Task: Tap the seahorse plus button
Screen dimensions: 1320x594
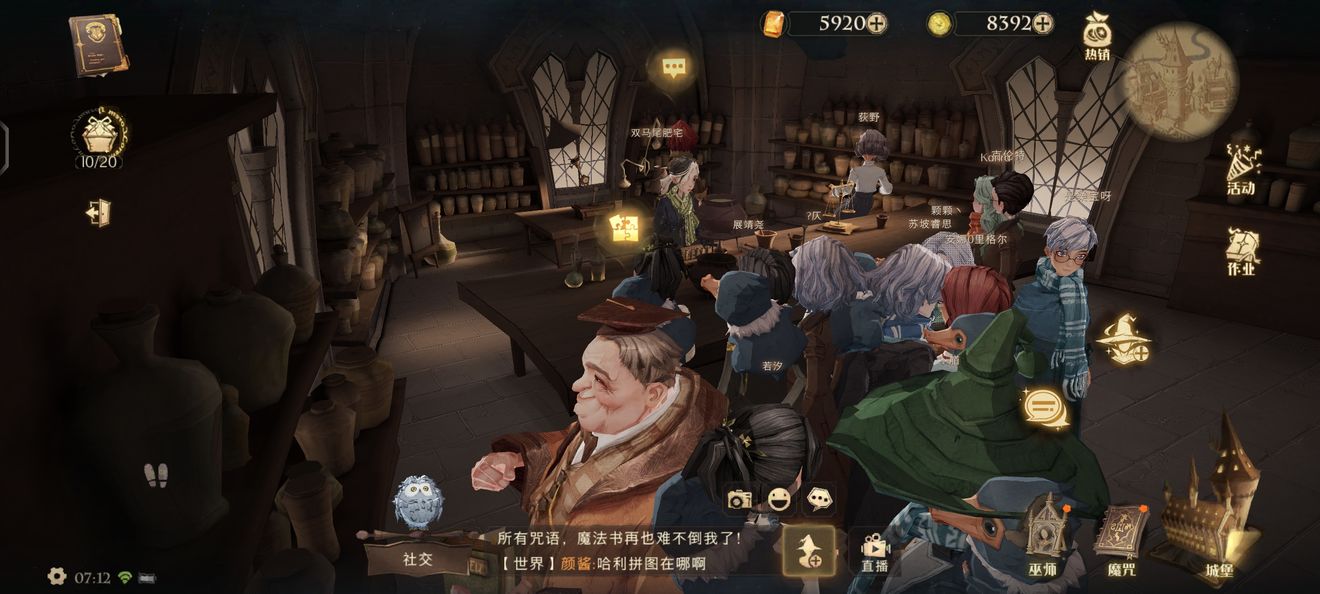Action: coord(808,550)
